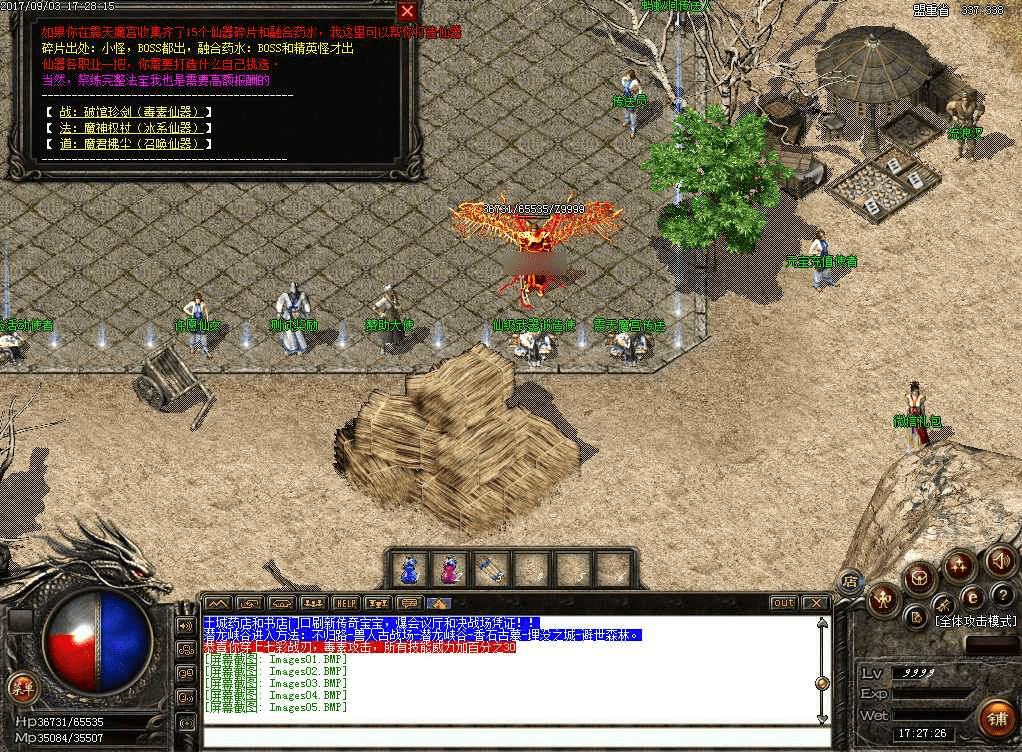Choose the warrior 破馆珍剑 artifact option

point(129,111)
